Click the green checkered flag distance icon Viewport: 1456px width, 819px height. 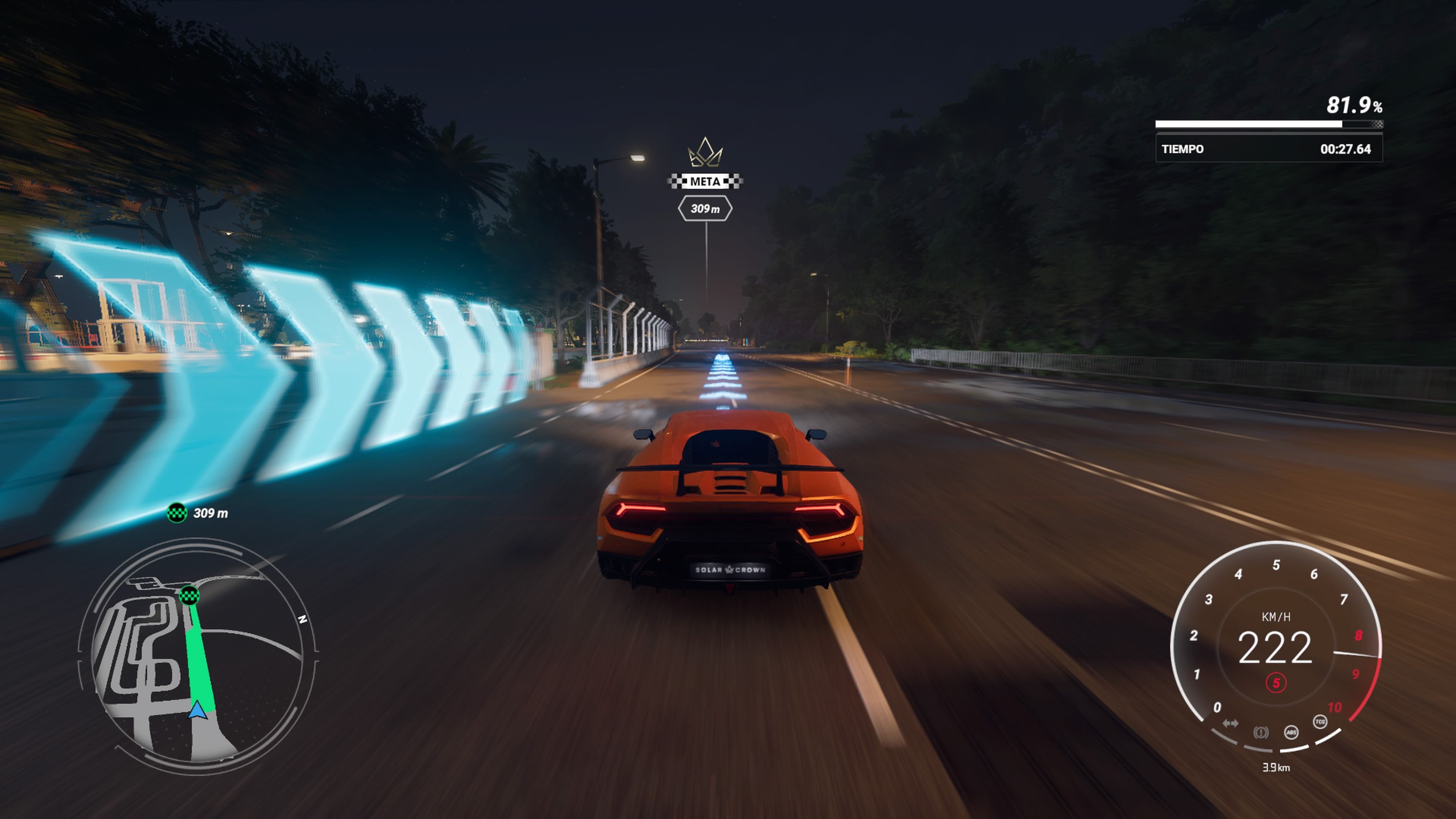177,513
